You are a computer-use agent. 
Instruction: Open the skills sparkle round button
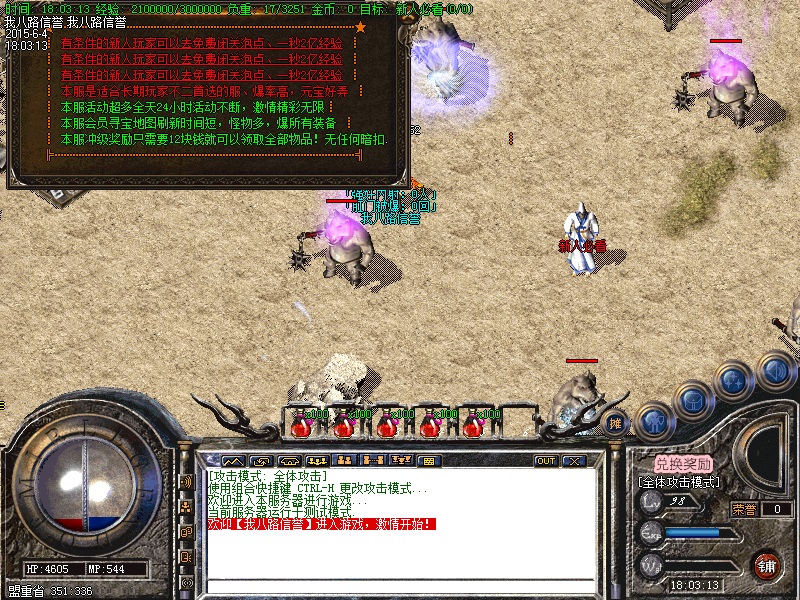[734, 381]
